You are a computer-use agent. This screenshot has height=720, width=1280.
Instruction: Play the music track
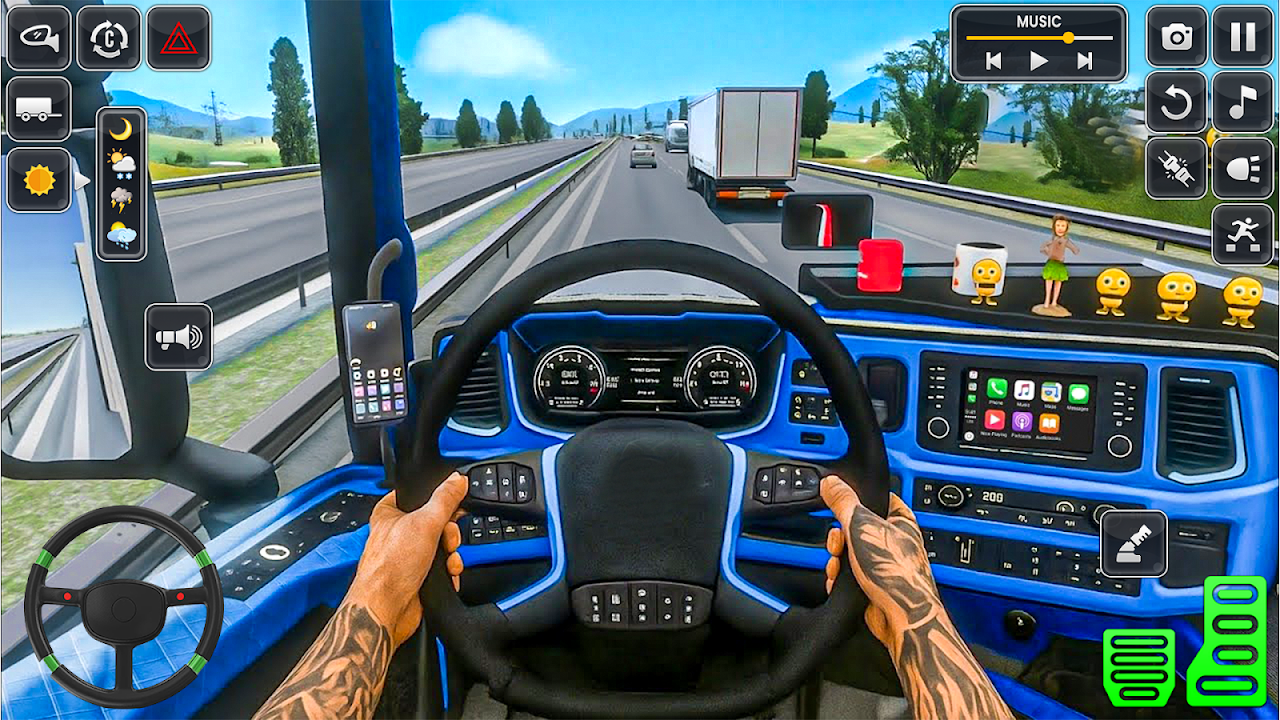coord(1039,61)
